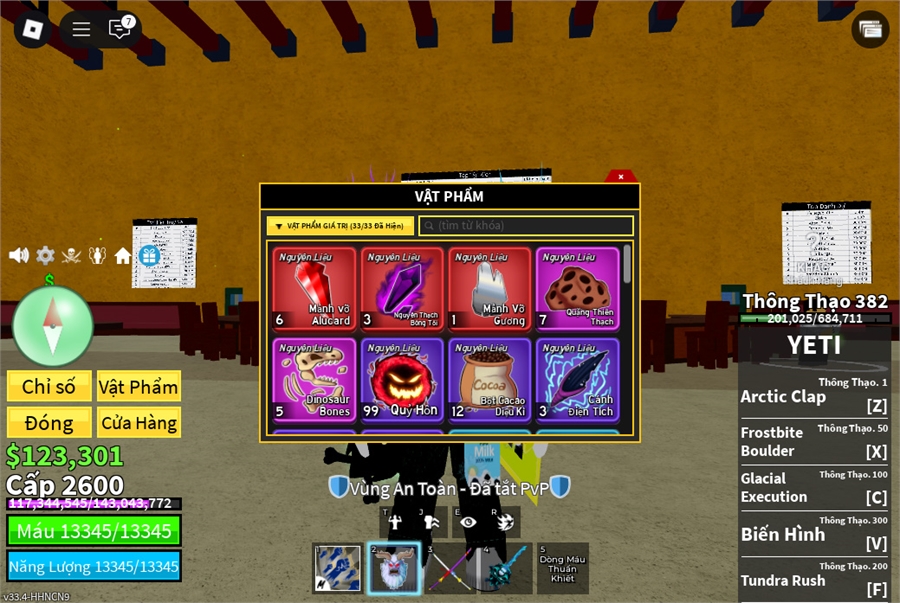
Task: Choose the Nguyên Thạch Bóng Tối crystal
Action: pyautogui.click(x=402, y=289)
